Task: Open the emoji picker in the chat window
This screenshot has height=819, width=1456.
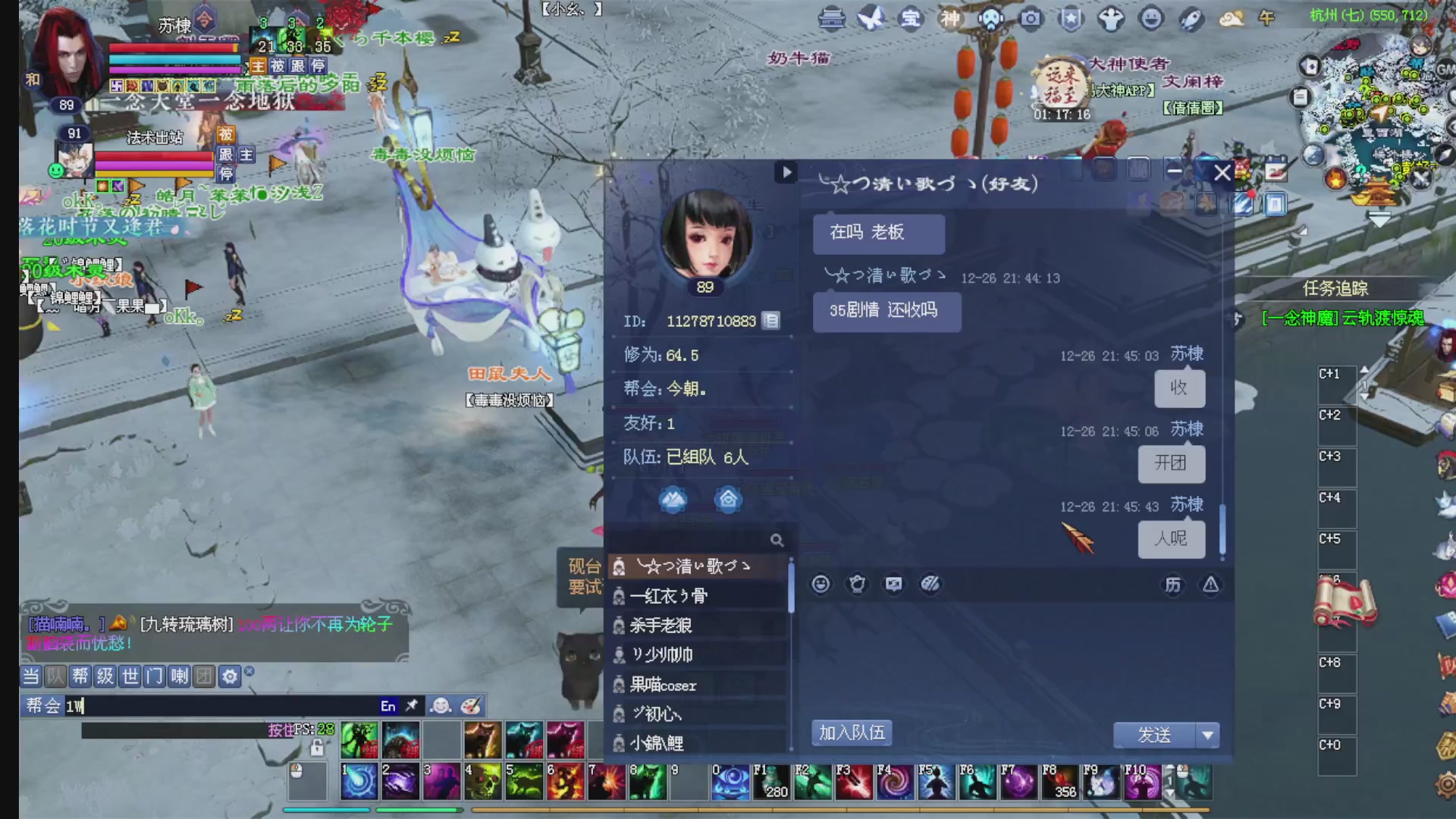Action: click(x=821, y=584)
